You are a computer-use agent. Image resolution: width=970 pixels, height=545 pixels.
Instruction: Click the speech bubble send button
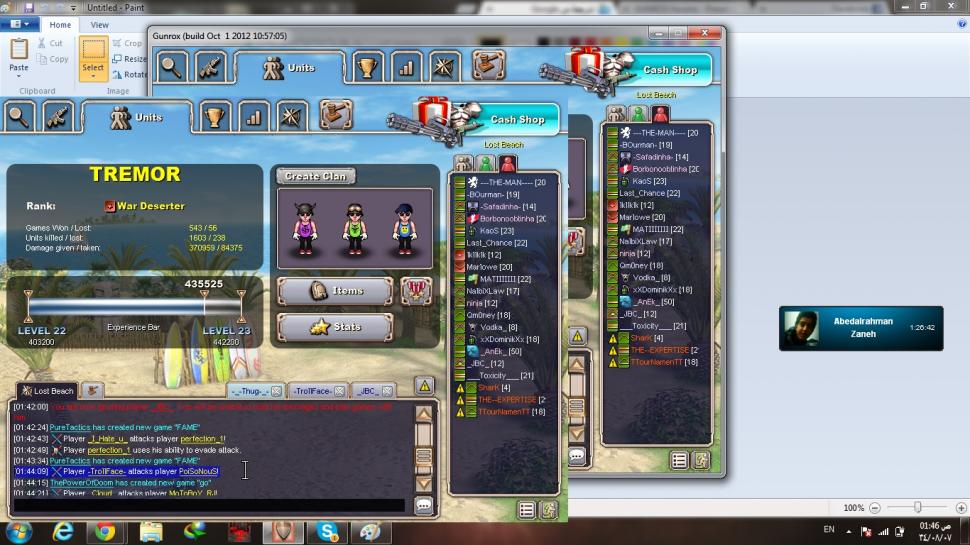(x=424, y=506)
